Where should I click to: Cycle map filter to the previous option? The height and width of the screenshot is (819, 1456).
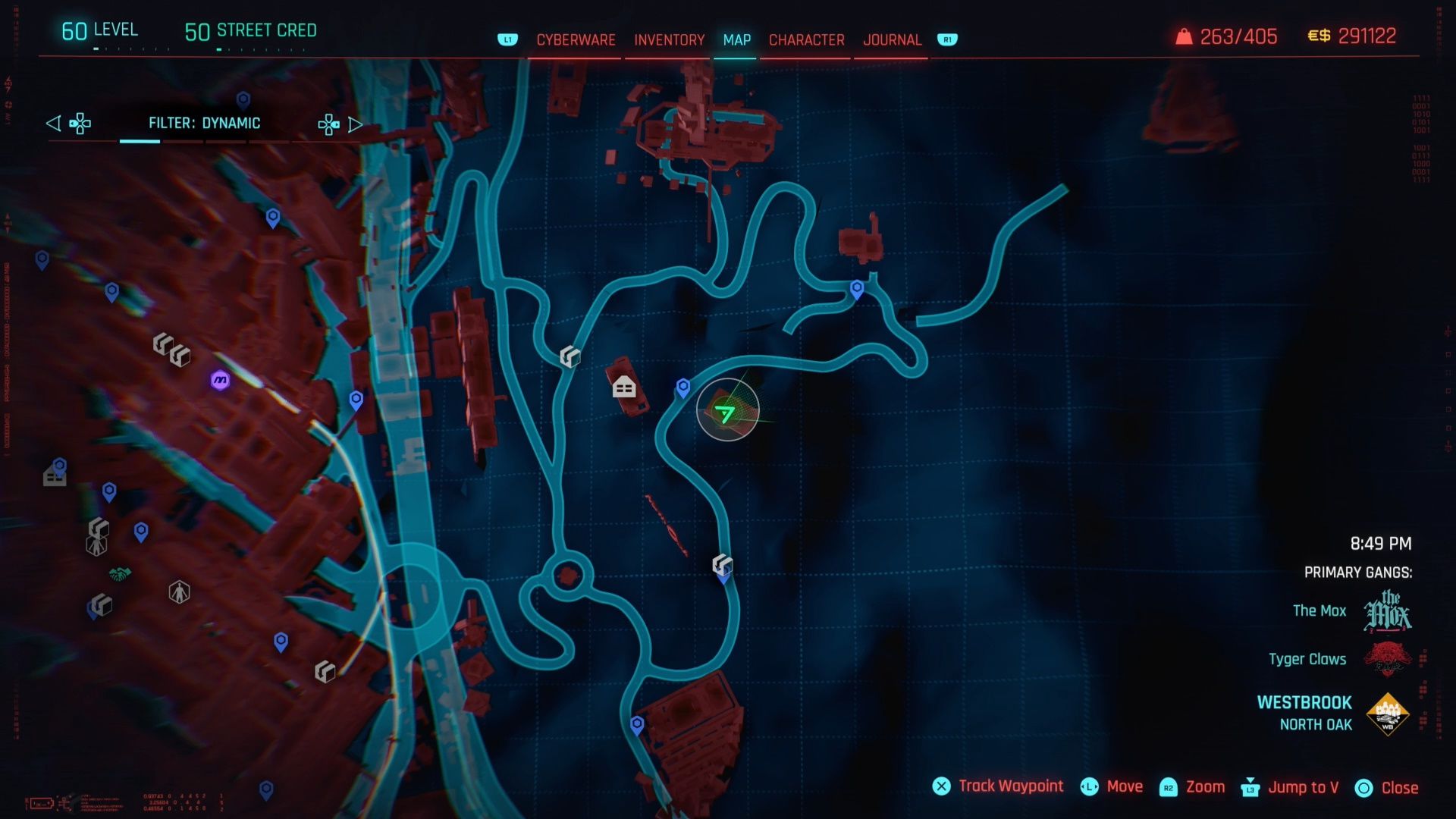pos(53,124)
